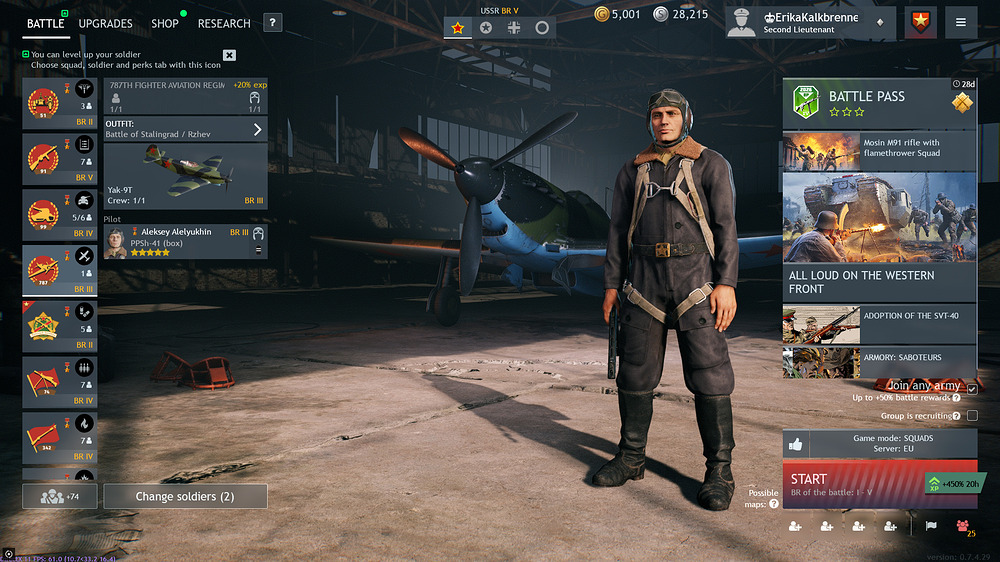
Task: Open the hamburger main menu
Action: click(961, 22)
